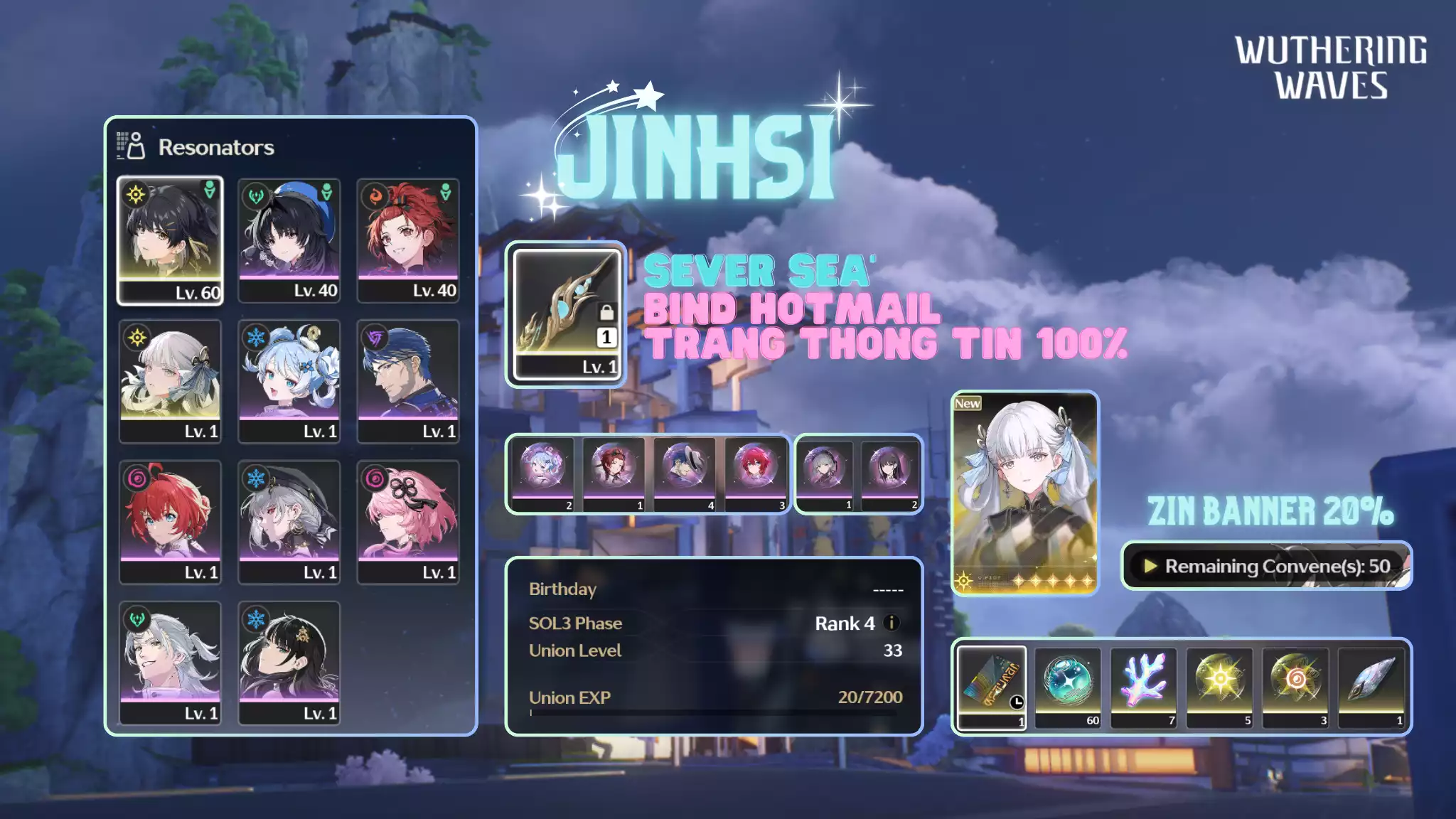Open the Remaining Convene(s): 50 button
This screenshot has height=819, width=1456.
point(1266,566)
